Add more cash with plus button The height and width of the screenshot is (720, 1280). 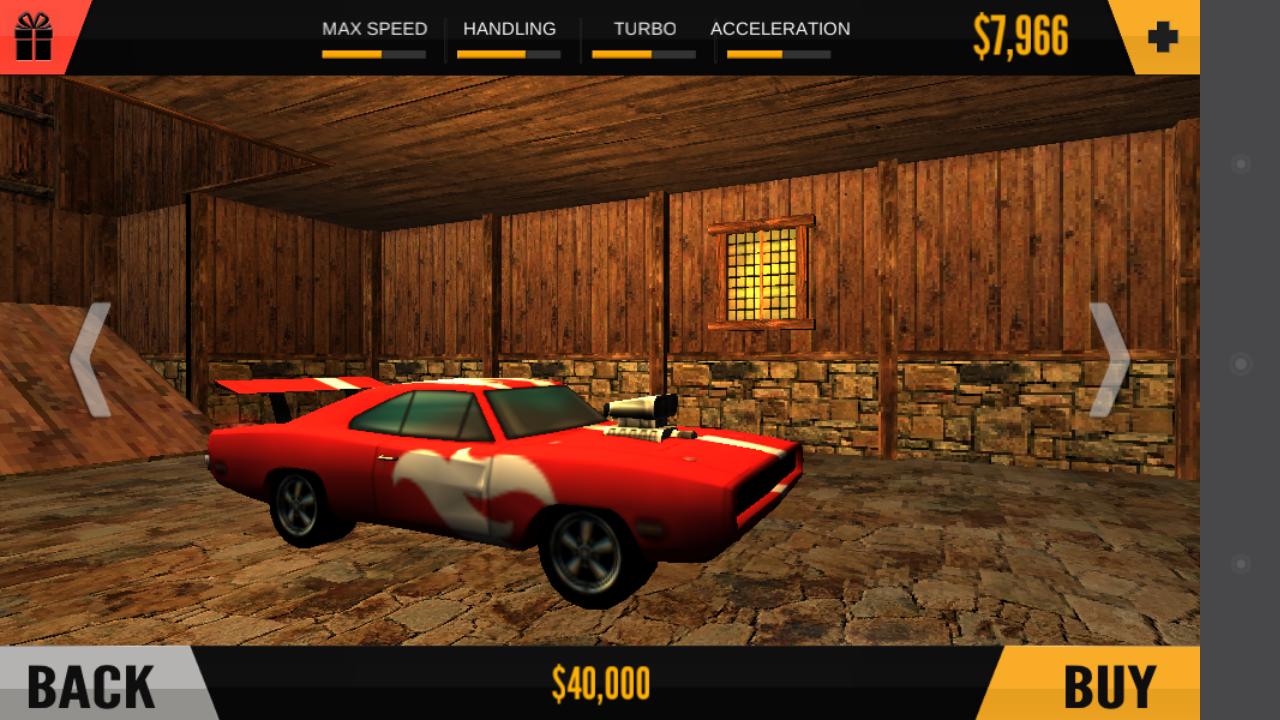1162,38
